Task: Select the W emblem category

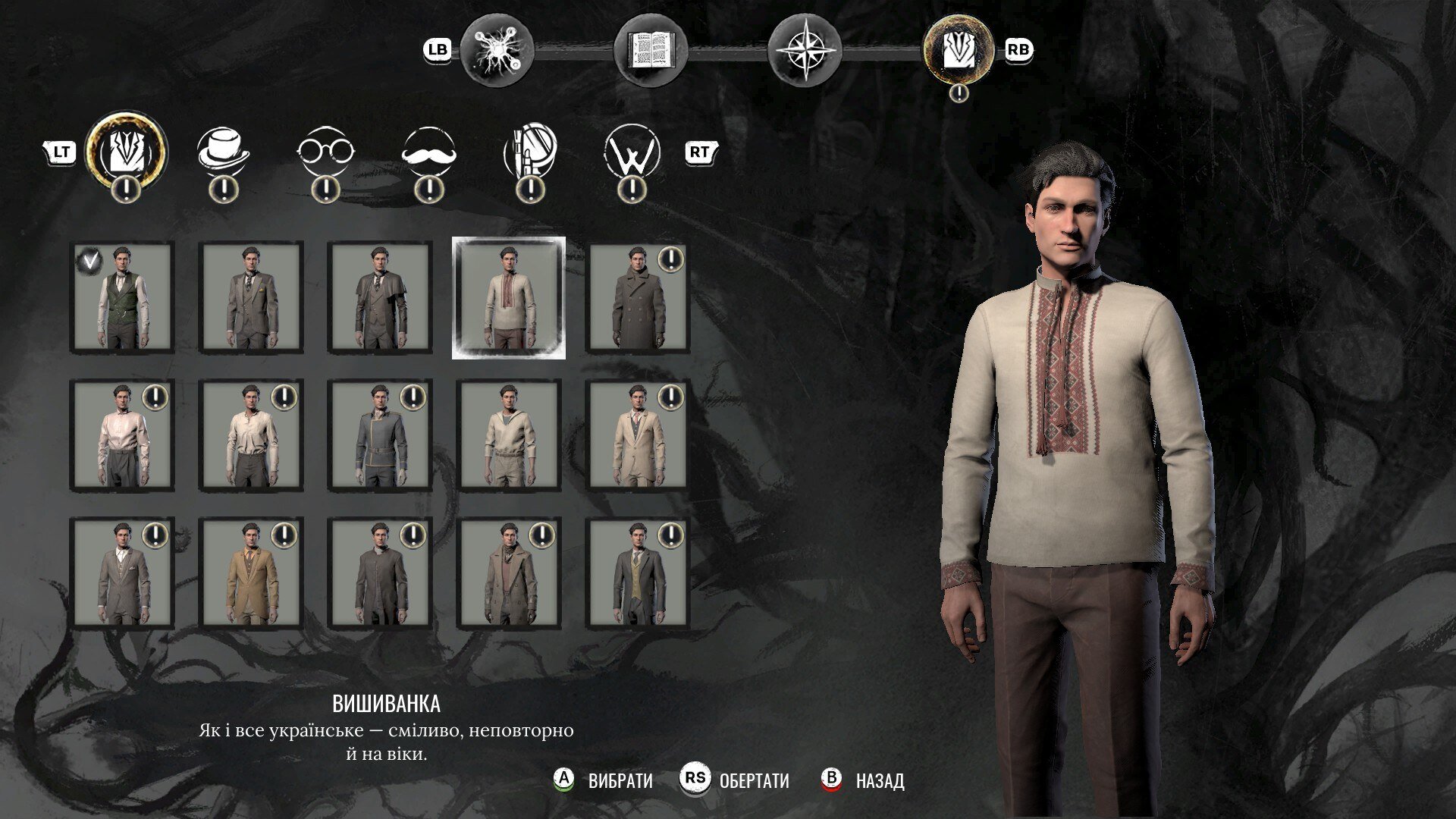Action: [632, 151]
